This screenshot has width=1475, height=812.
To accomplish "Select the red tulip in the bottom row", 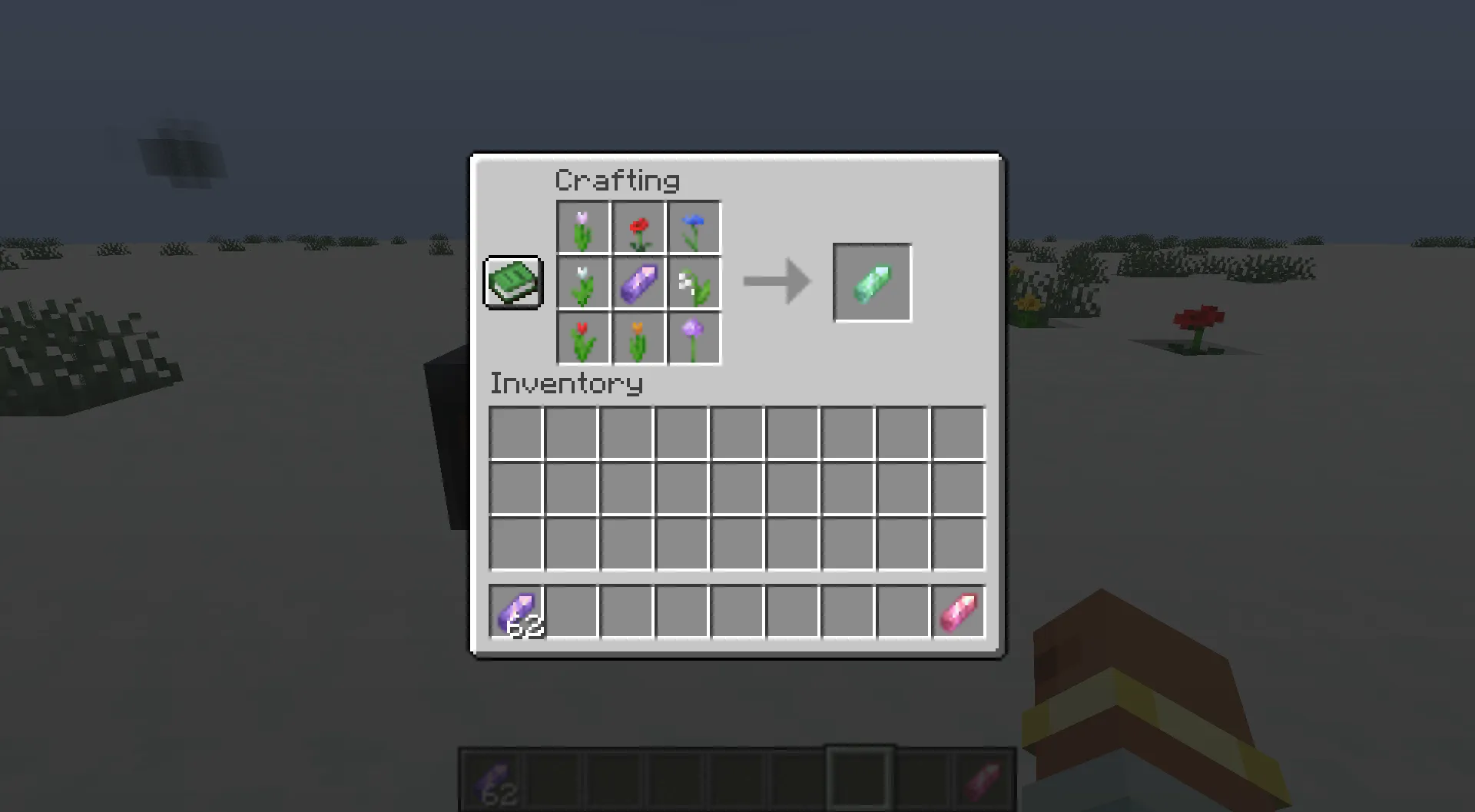I will (583, 339).
